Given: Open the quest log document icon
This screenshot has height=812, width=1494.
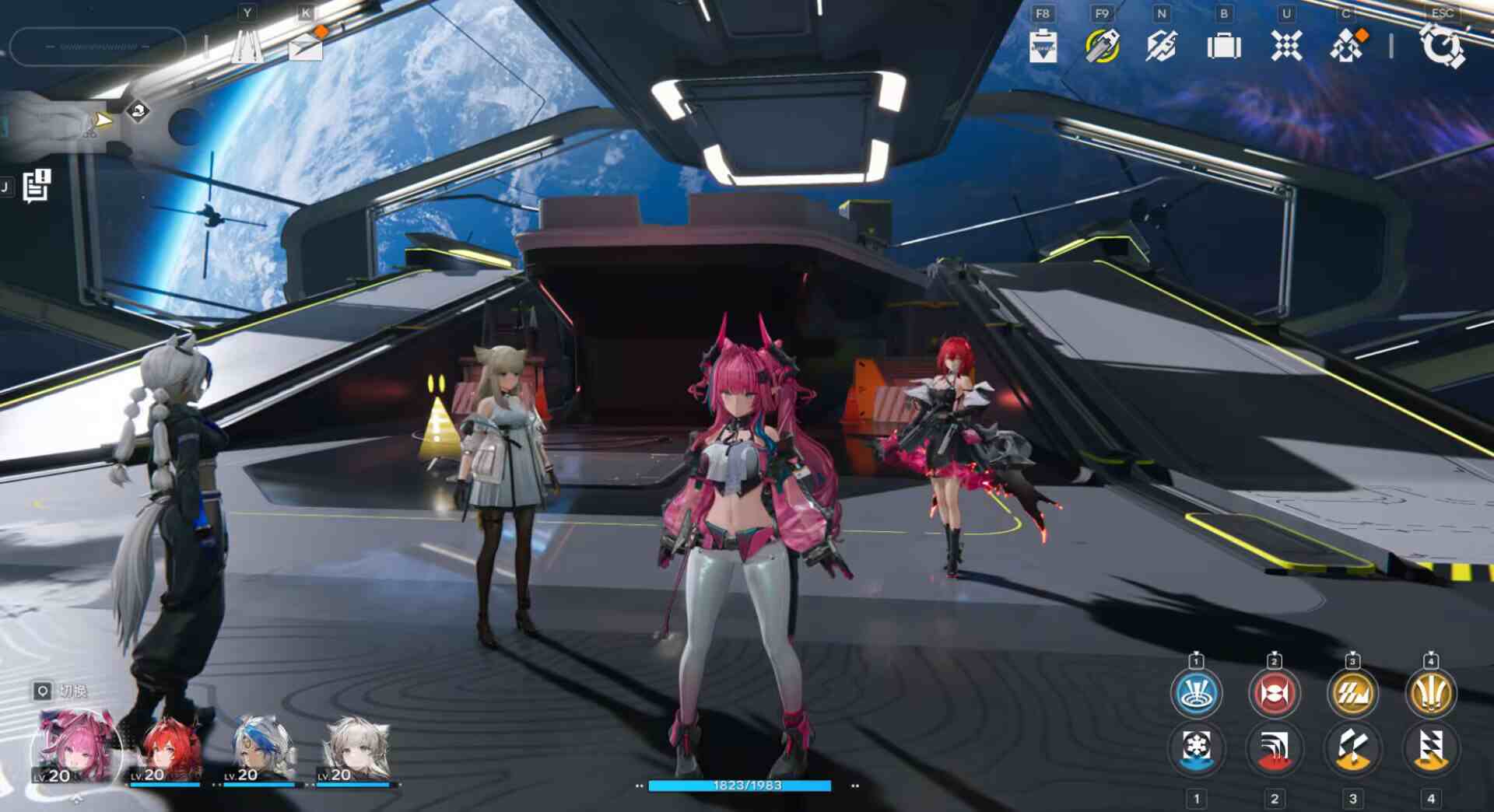Looking at the screenshot, I should [36, 187].
